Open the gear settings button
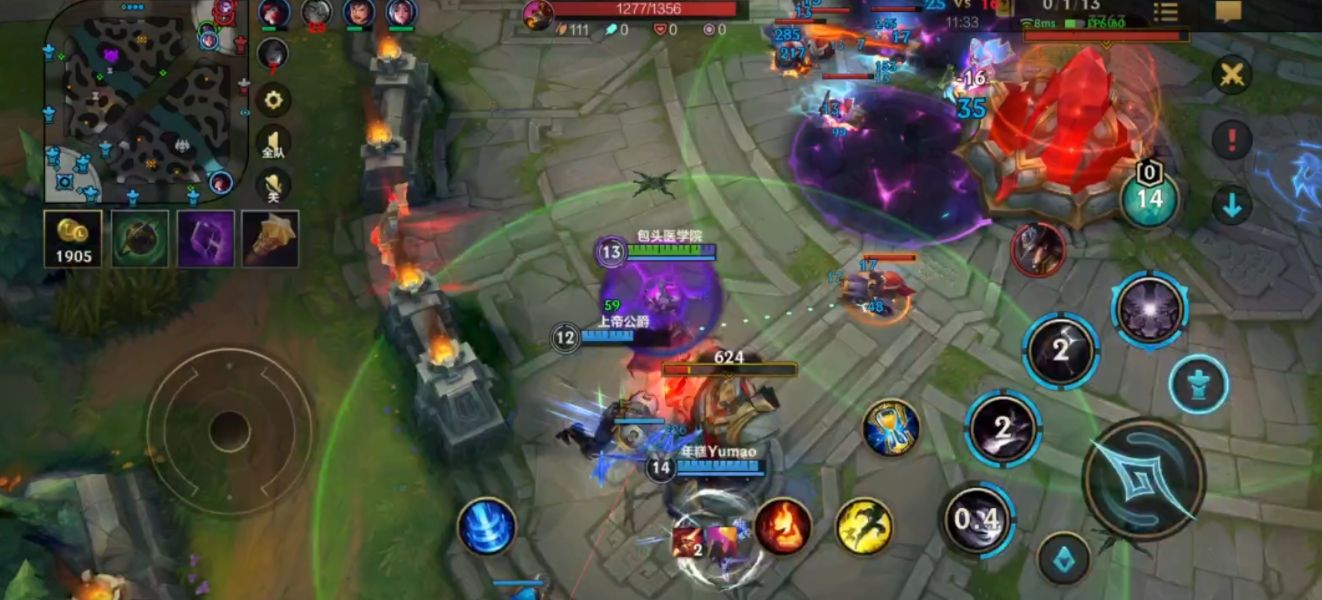1322x600 pixels. 273,100
